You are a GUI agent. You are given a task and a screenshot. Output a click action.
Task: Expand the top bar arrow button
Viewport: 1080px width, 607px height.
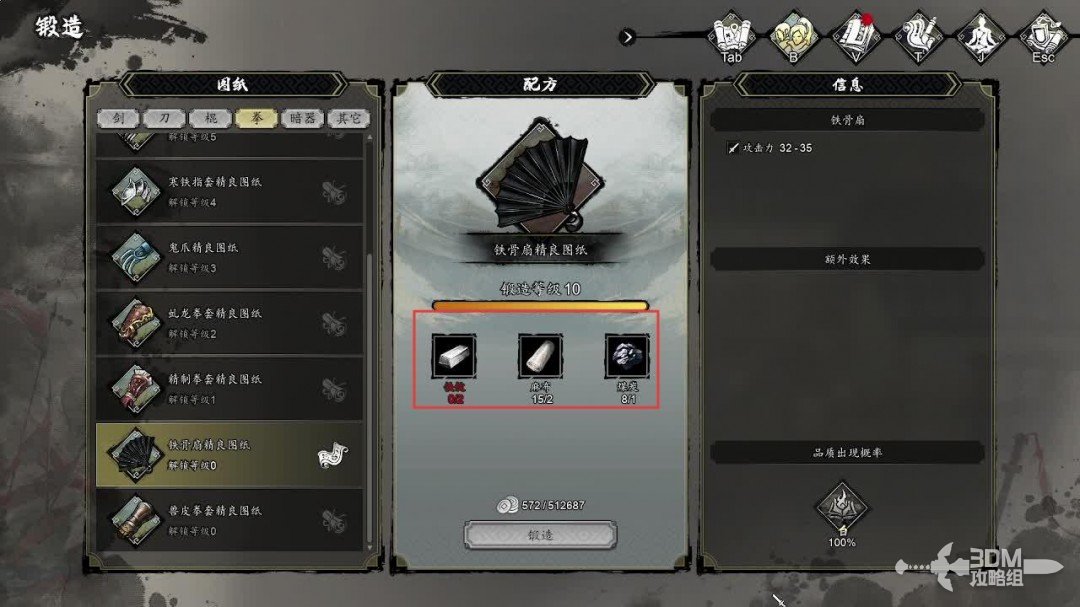[x=627, y=37]
